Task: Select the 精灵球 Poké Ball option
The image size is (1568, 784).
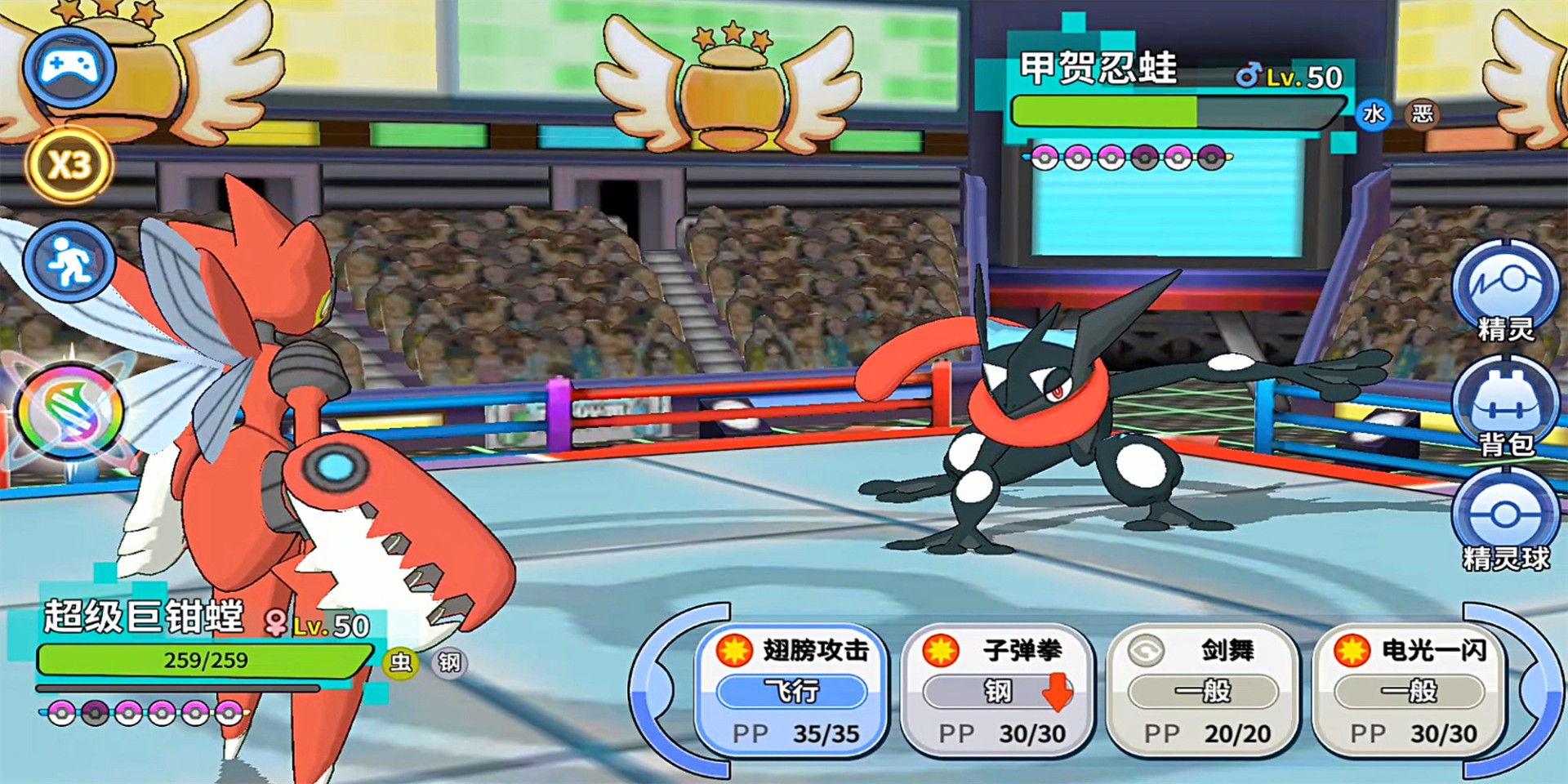Action: (x=1504, y=520)
